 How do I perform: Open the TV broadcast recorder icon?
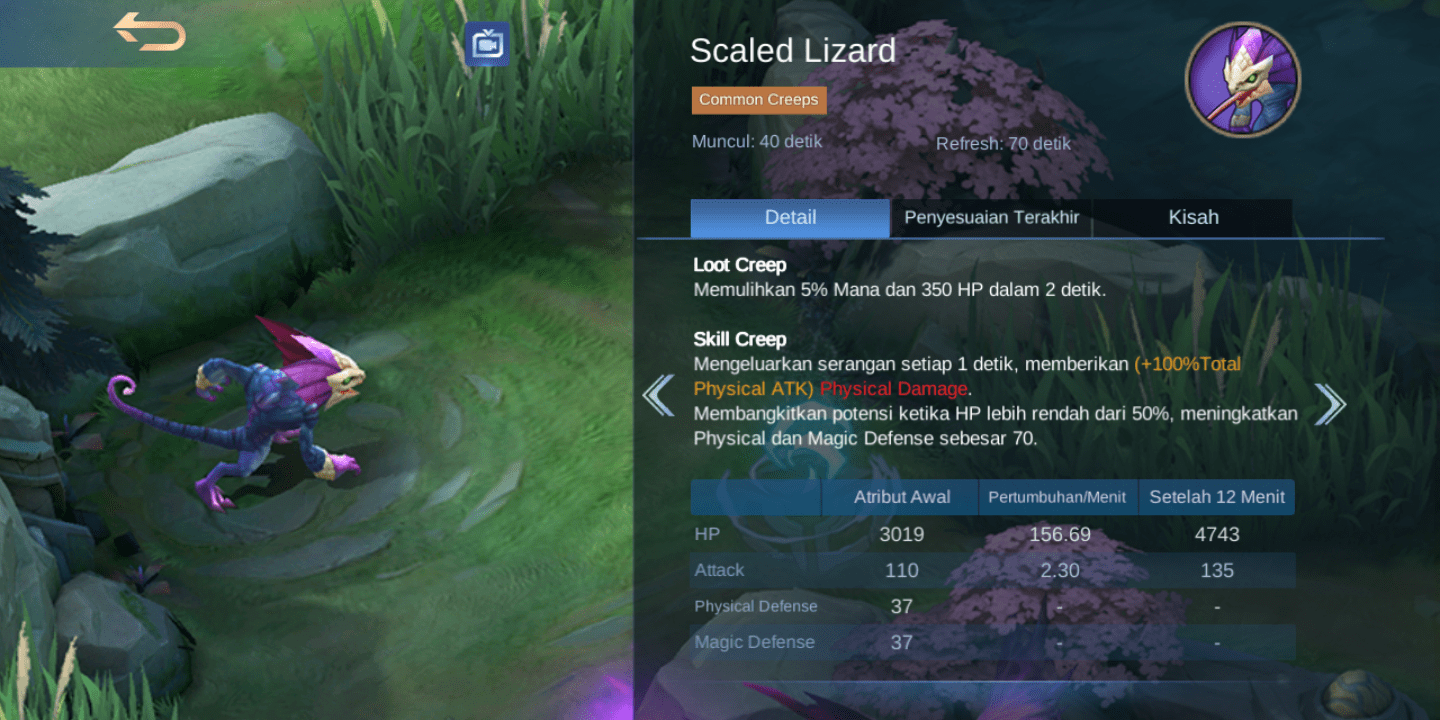pyautogui.click(x=486, y=44)
